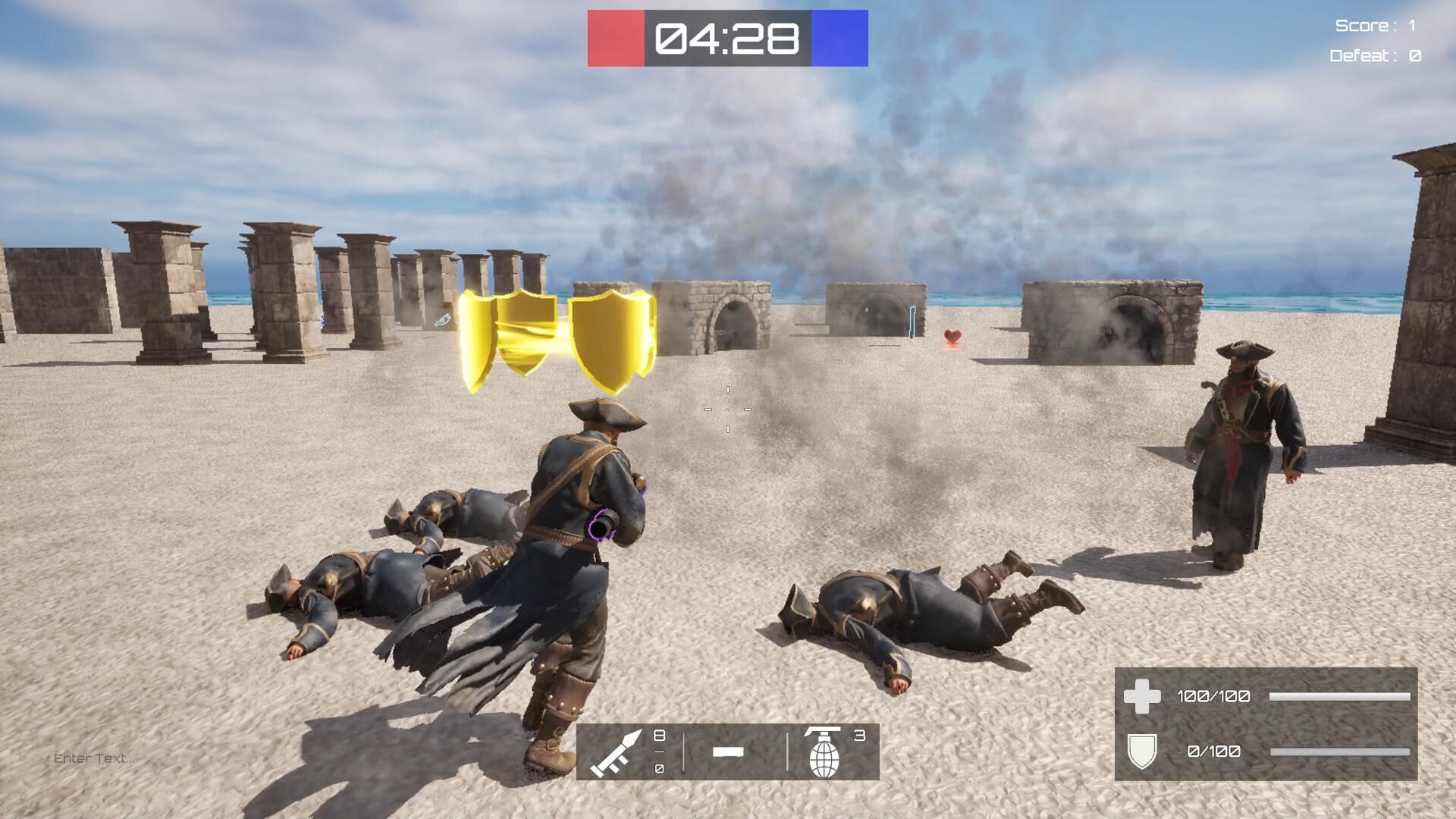The width and height of the screenshot is (1456, 819).
Task: Click the heart pickup in the arena
Action: pyautogui.click(x=951, y=335)
